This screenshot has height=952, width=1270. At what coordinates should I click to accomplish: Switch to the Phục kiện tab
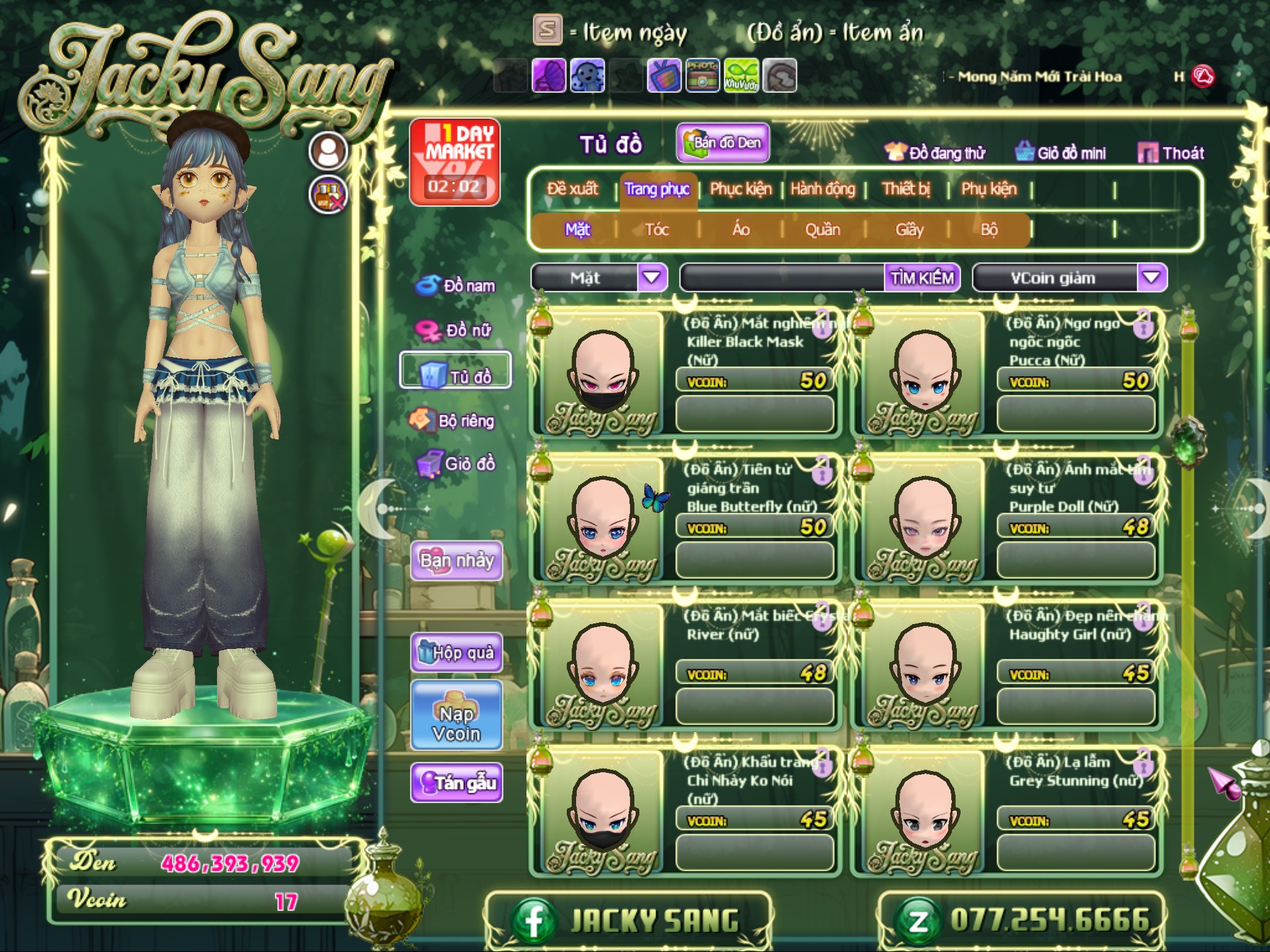pyautogui.click(x=740, y=189)
